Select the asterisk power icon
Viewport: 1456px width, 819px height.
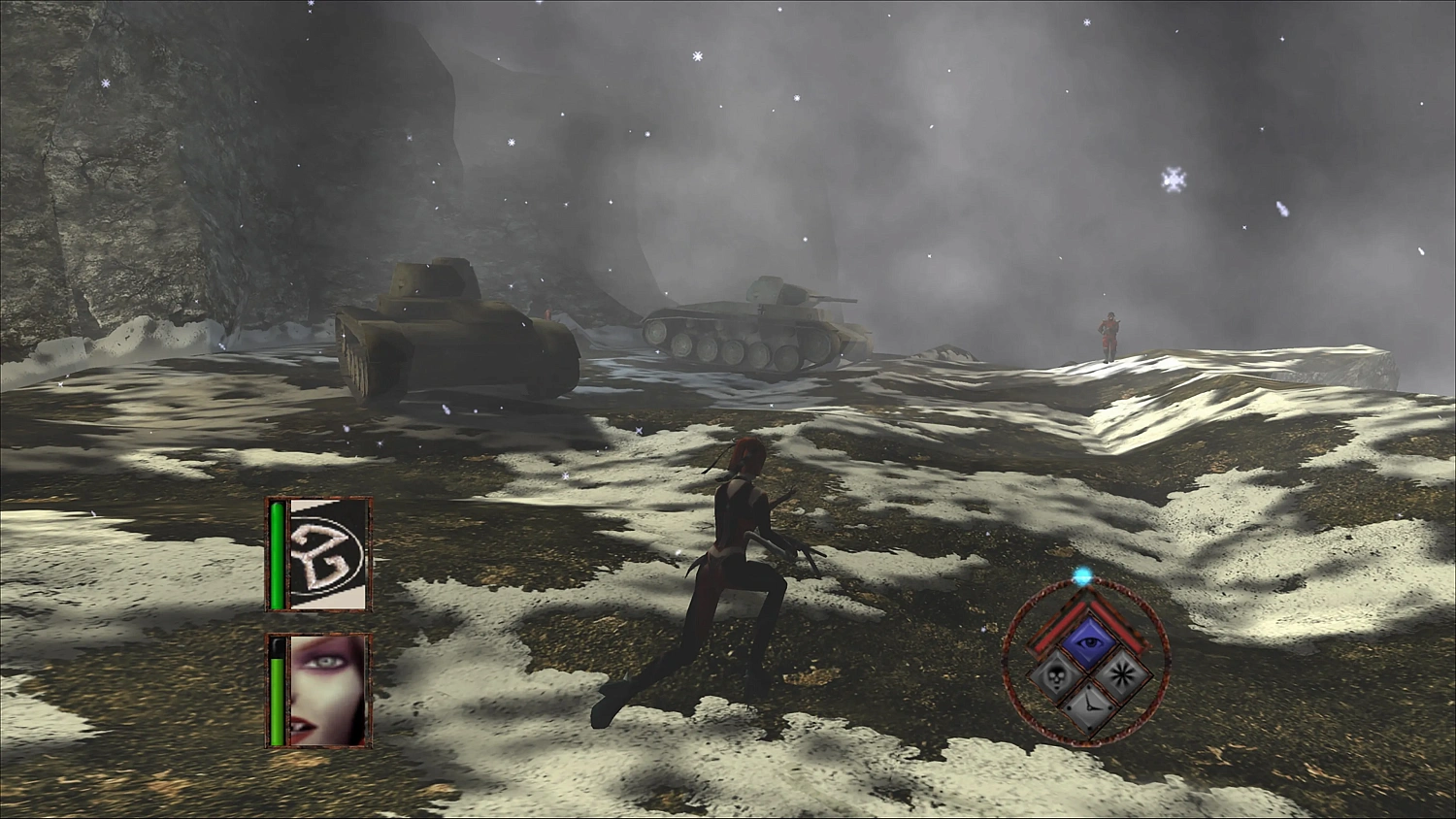click(1120, 675)
